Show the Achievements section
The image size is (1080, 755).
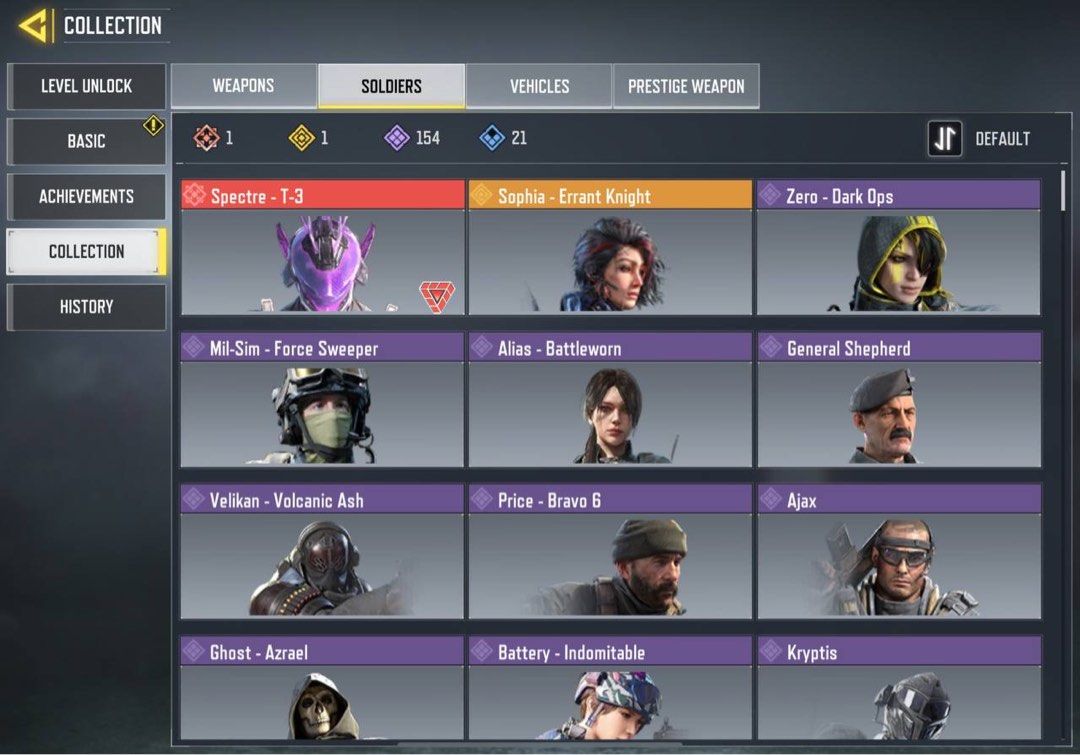pyautogui.click(x=86, y=196)
